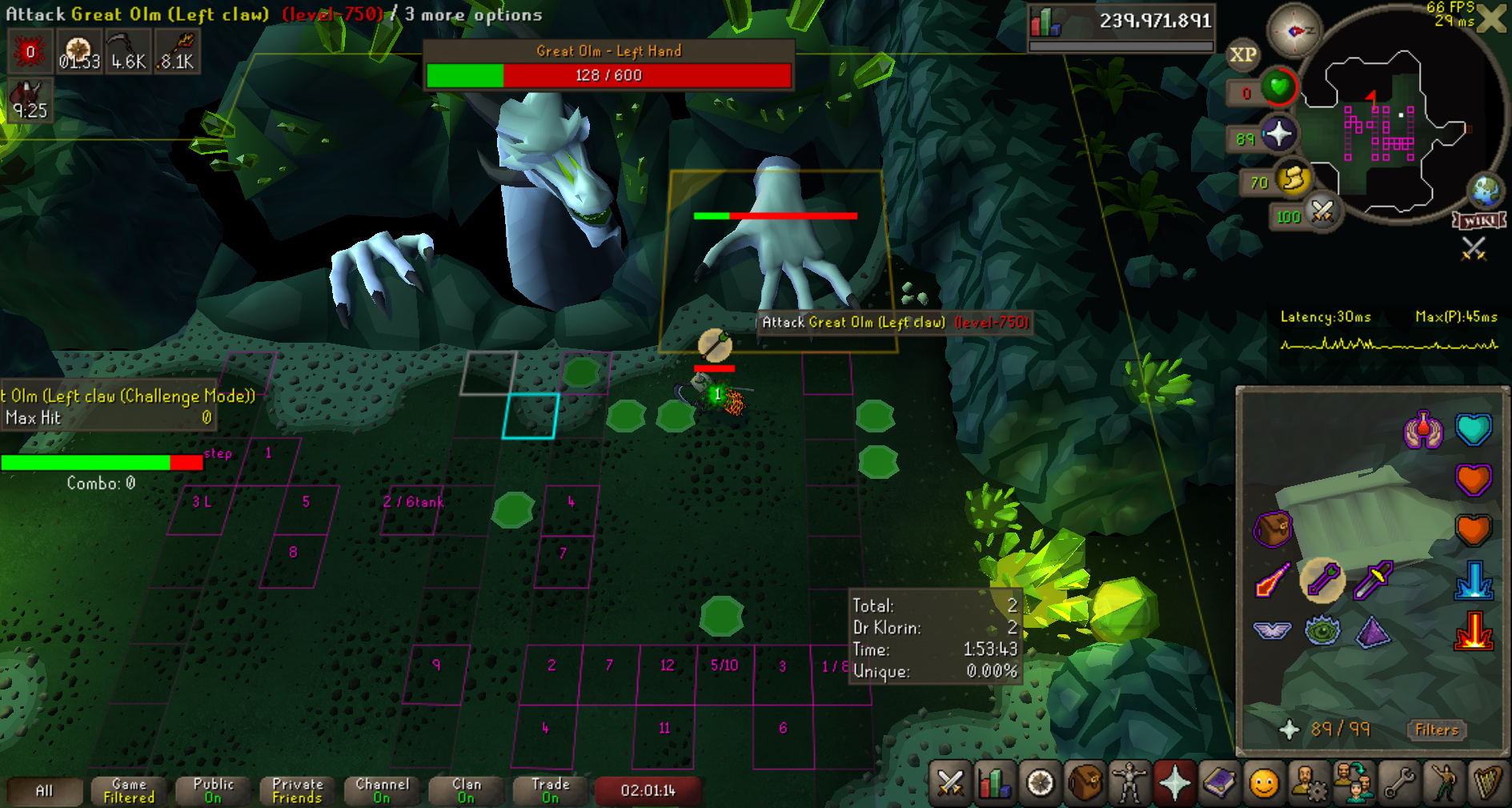The width and height of the screenshot is (1512, 808).
Task: Open the world map globe
Action: tap(1486, 191)
